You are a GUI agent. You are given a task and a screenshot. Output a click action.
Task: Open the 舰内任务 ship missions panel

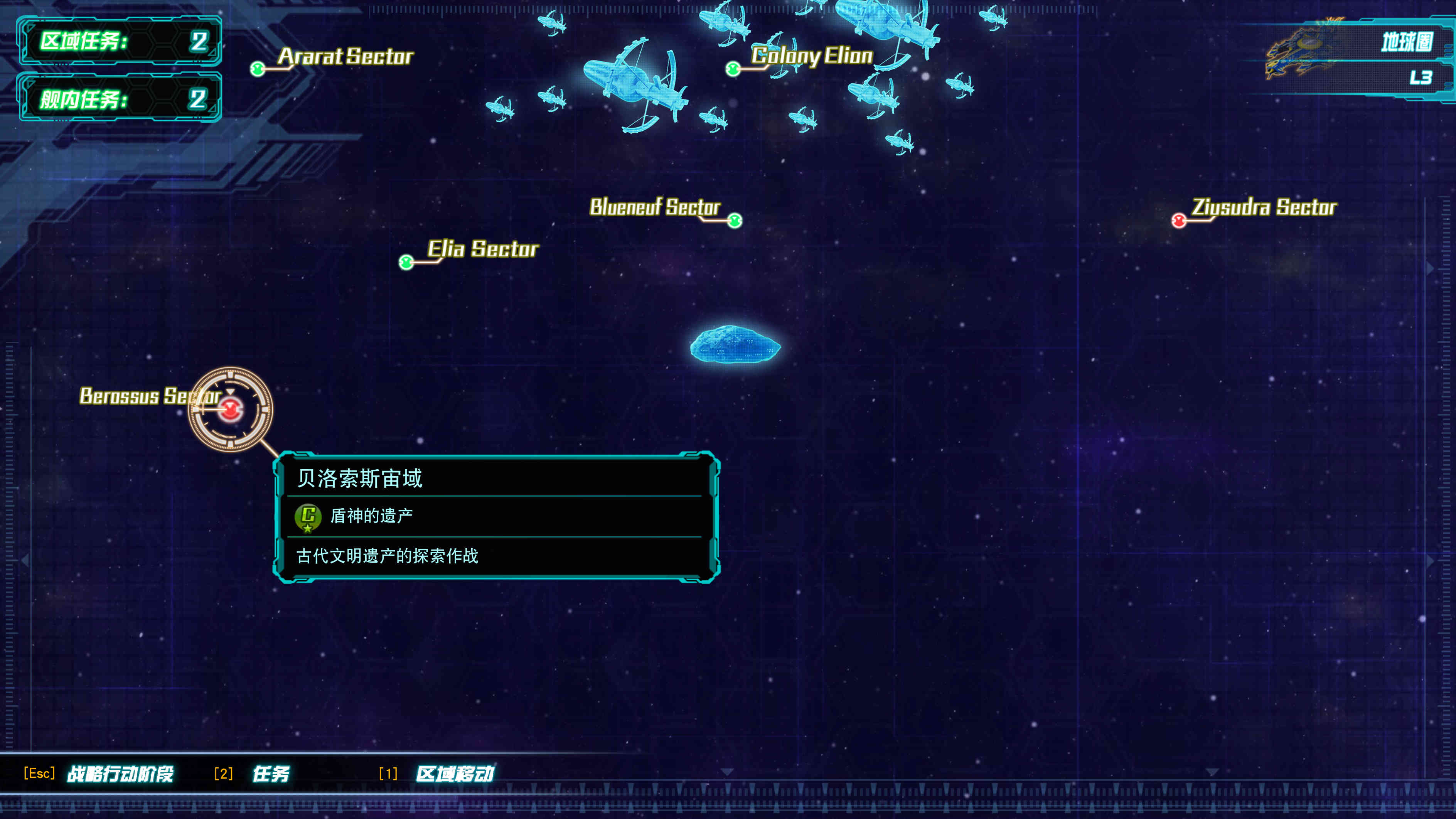[120, 99]
